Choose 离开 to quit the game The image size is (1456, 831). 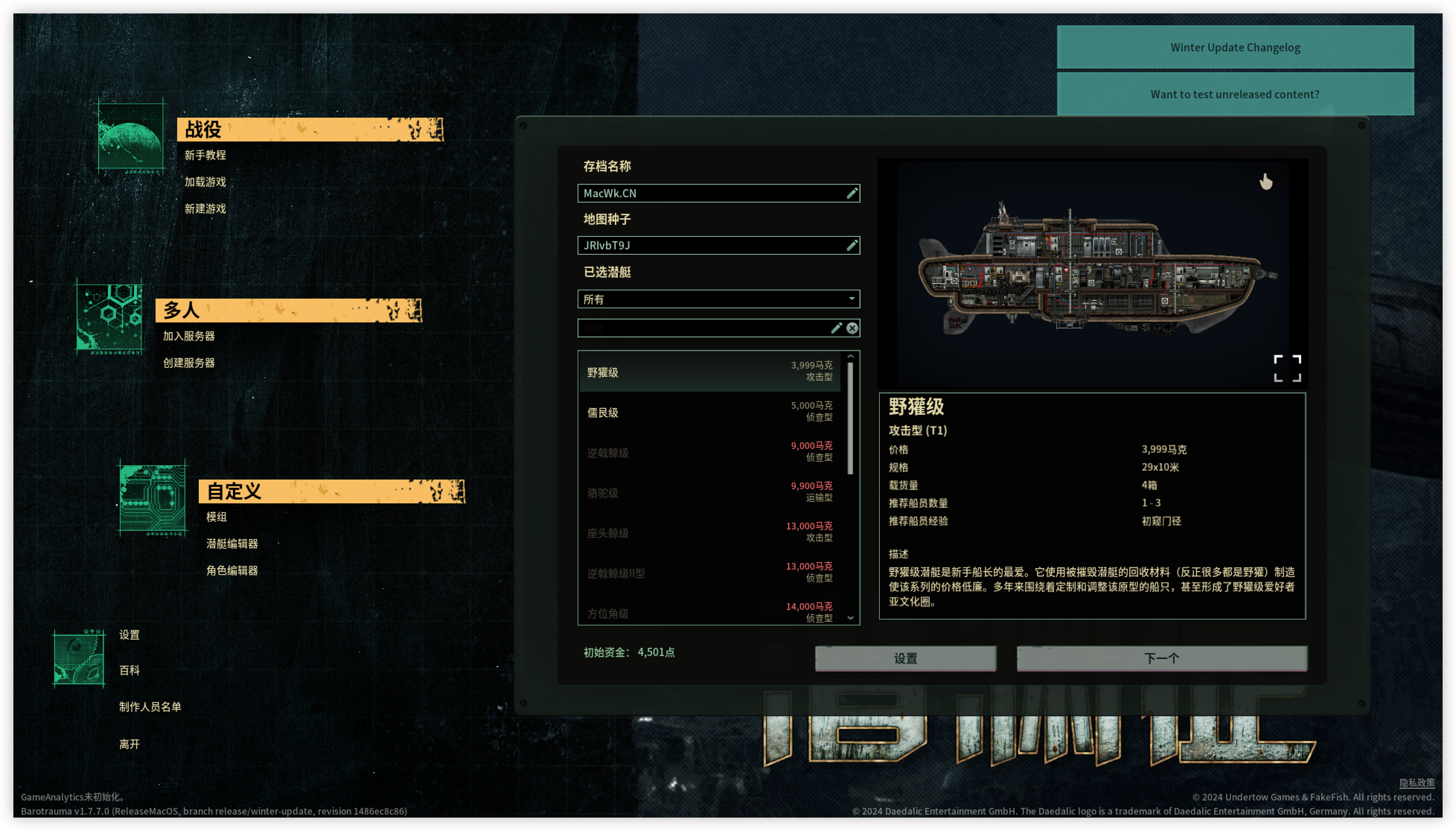pyautogui.click(x=130, y=744)
